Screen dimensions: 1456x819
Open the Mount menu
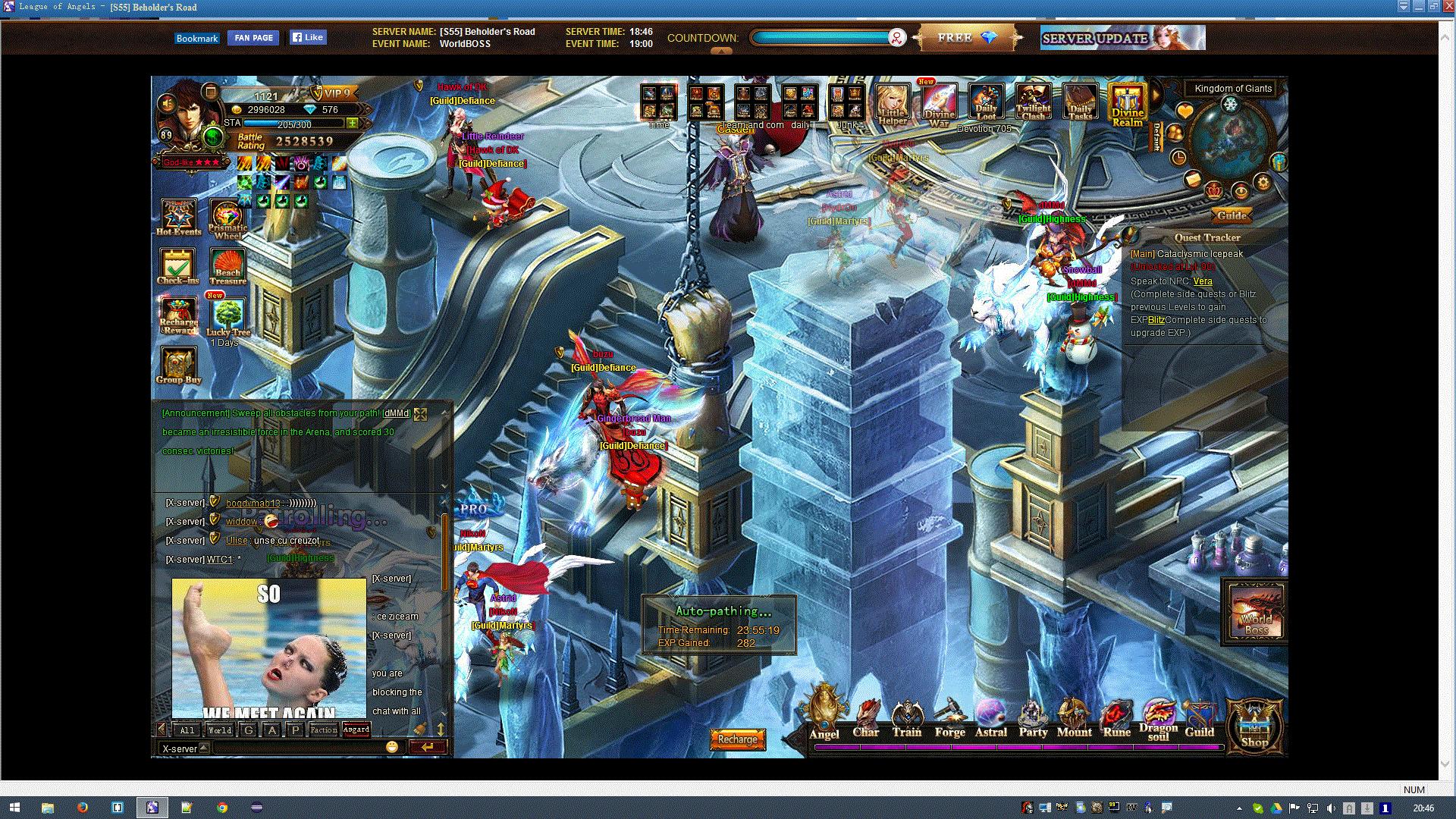coord(1074,718)
